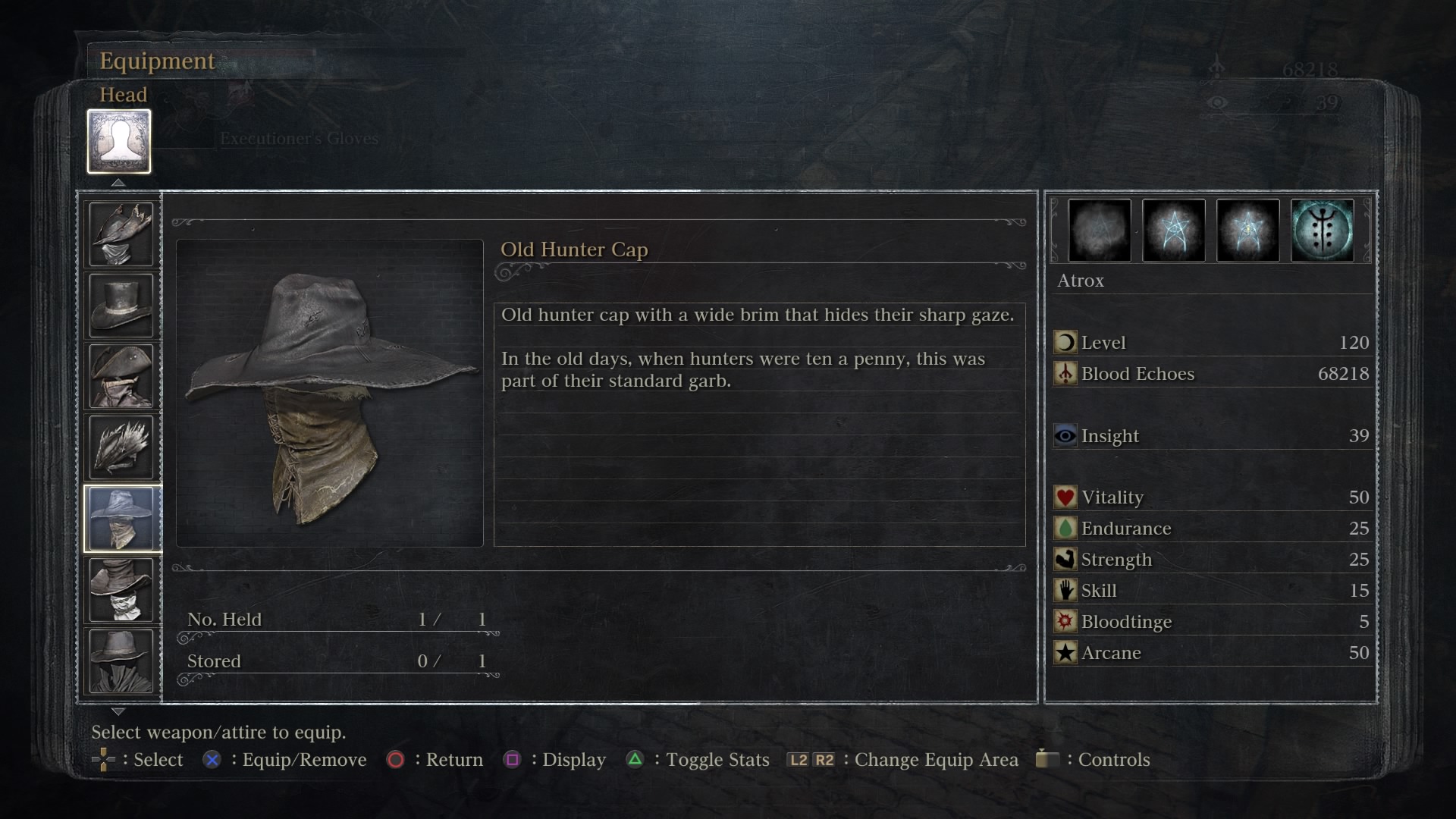This screenshot has width=1456, height=819.
Task: Select the brimmed hat with dark hood
Action: [x=121, y=661]
